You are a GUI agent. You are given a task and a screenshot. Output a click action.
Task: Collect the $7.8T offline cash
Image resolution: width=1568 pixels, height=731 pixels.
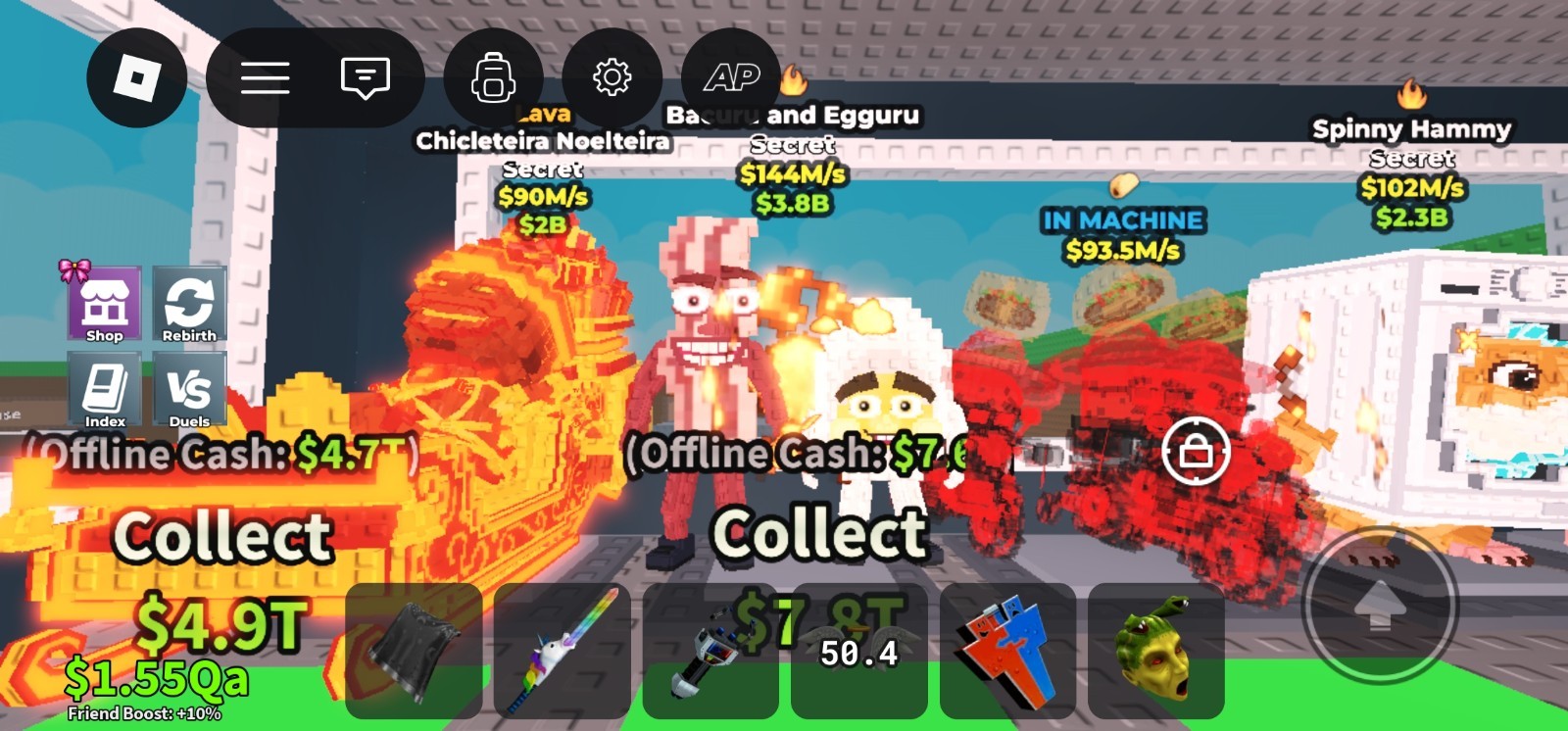(x=819, y=533)
